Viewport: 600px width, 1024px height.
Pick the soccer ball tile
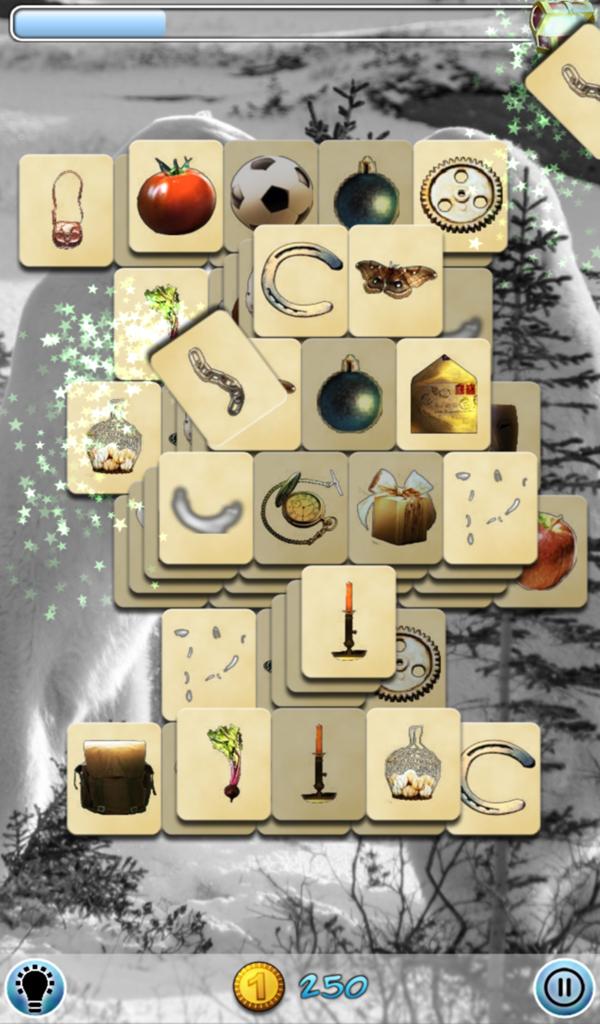tap(271, 190)
